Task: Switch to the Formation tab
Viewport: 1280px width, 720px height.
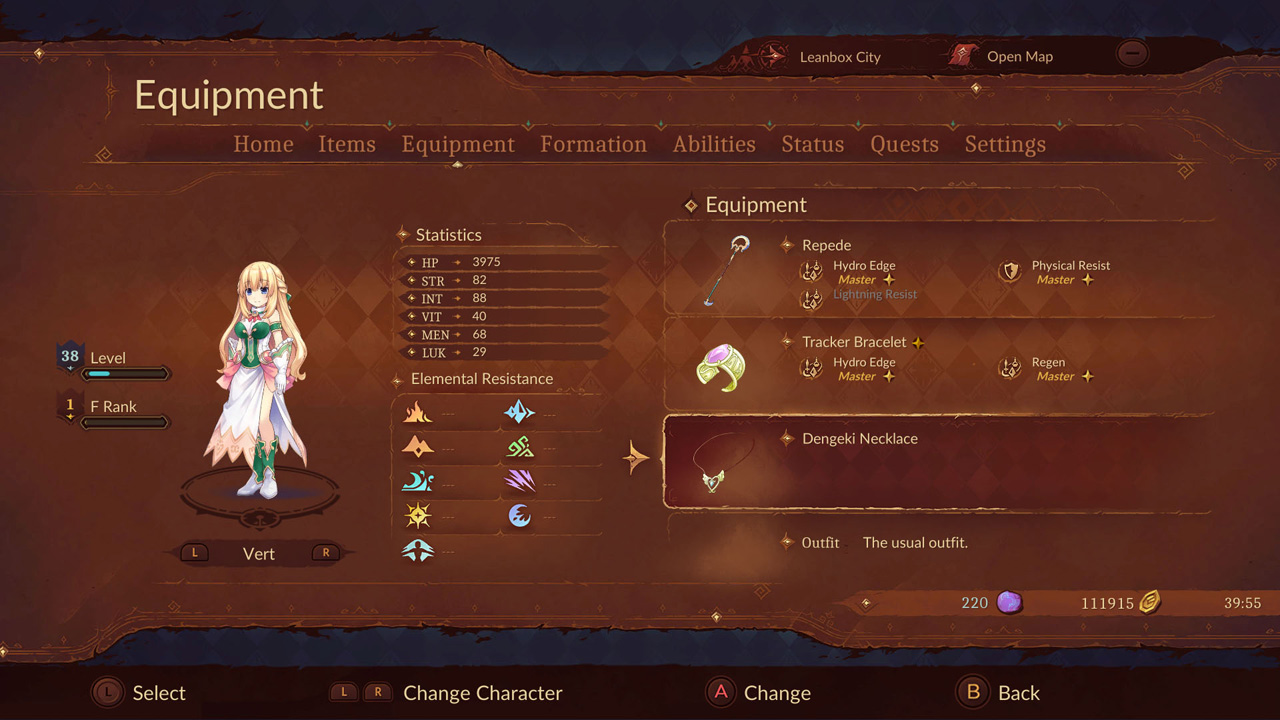Action: (593, 144)
